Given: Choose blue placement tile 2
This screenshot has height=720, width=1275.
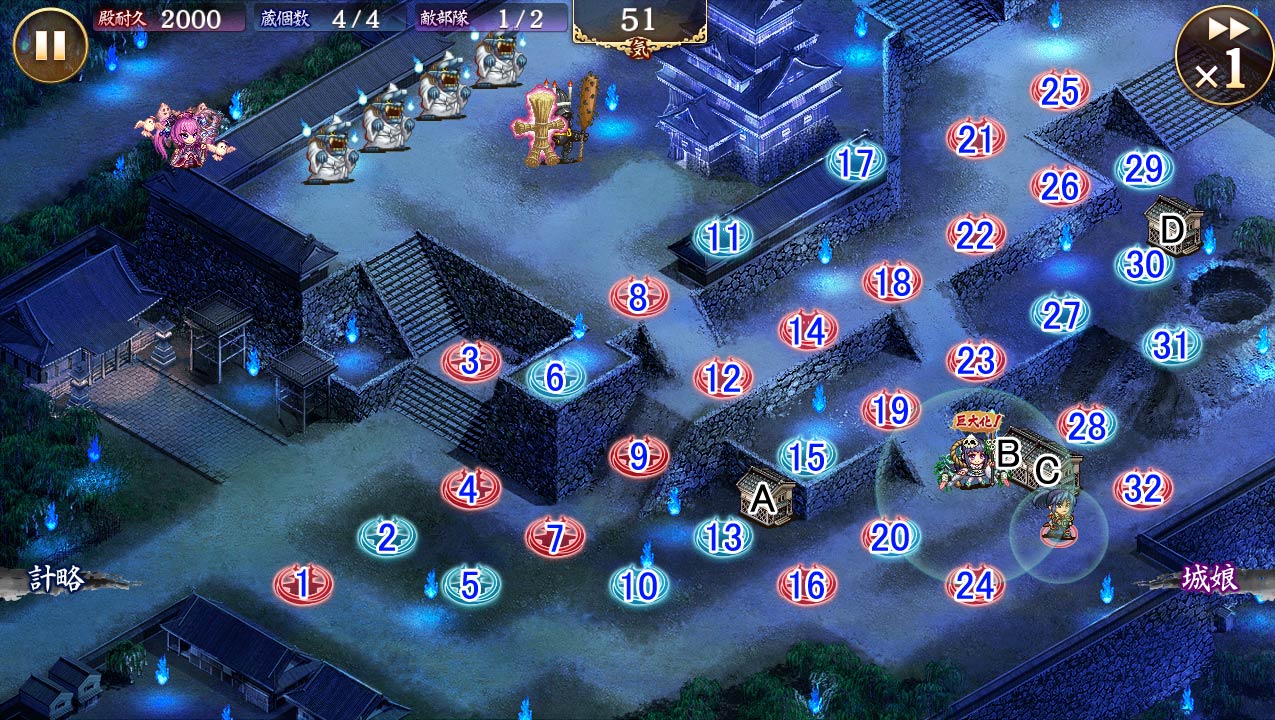Looking at the screenshot, I should (387, 538).
